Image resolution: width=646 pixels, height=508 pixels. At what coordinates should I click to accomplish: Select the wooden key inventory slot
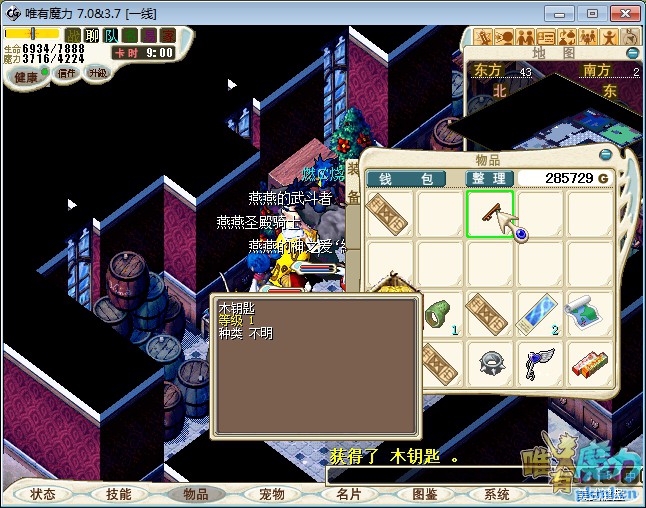click(x=490, y=214)
